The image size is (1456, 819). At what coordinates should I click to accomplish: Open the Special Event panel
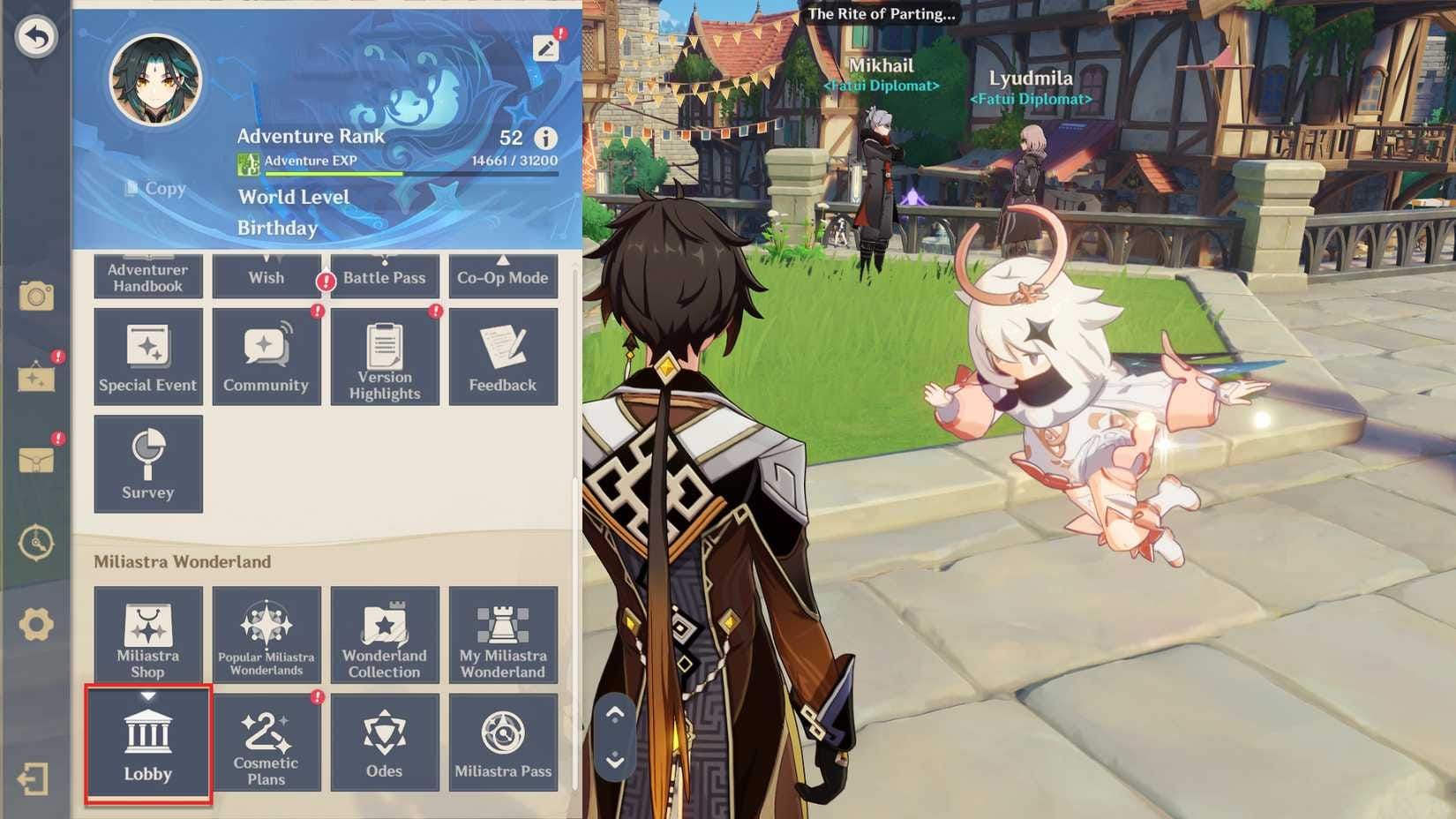pos(147,356)
